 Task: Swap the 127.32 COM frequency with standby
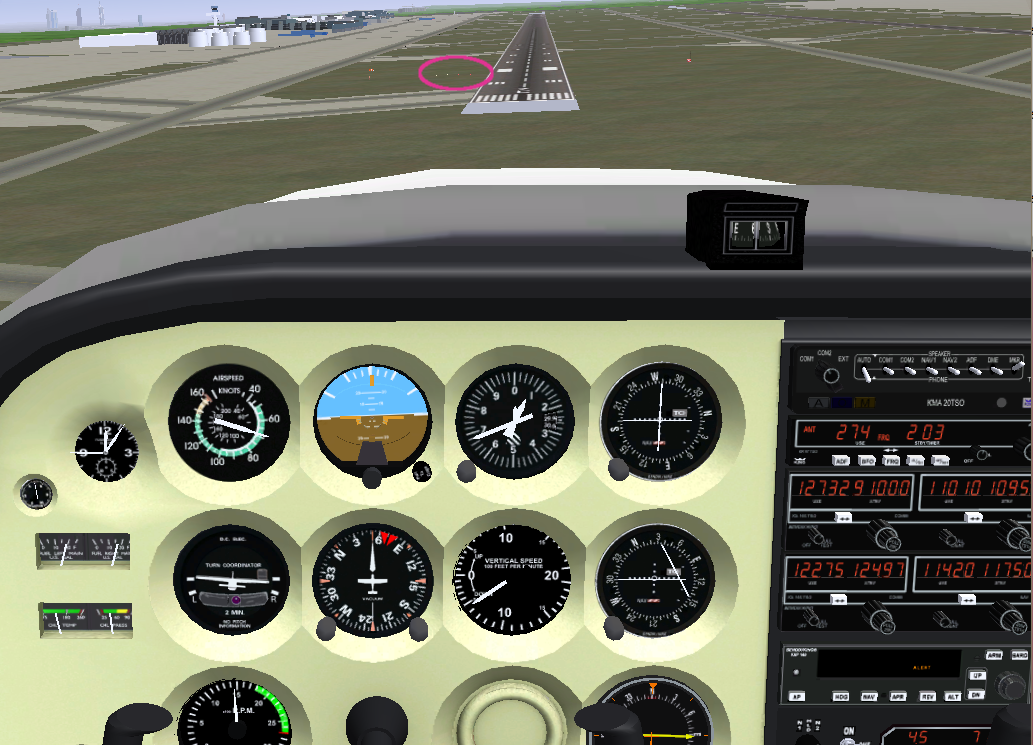[x=843, y=517]
